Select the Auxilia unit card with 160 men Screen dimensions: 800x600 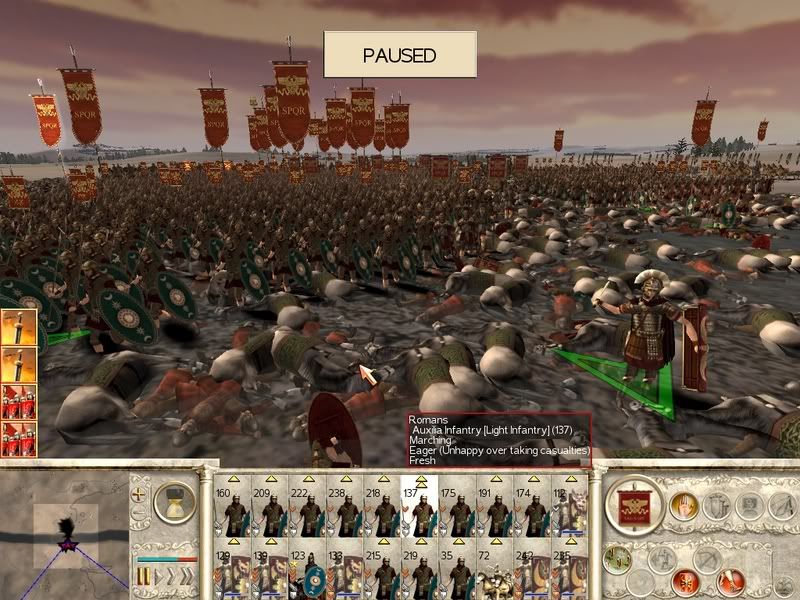click(x=234, y=511)
